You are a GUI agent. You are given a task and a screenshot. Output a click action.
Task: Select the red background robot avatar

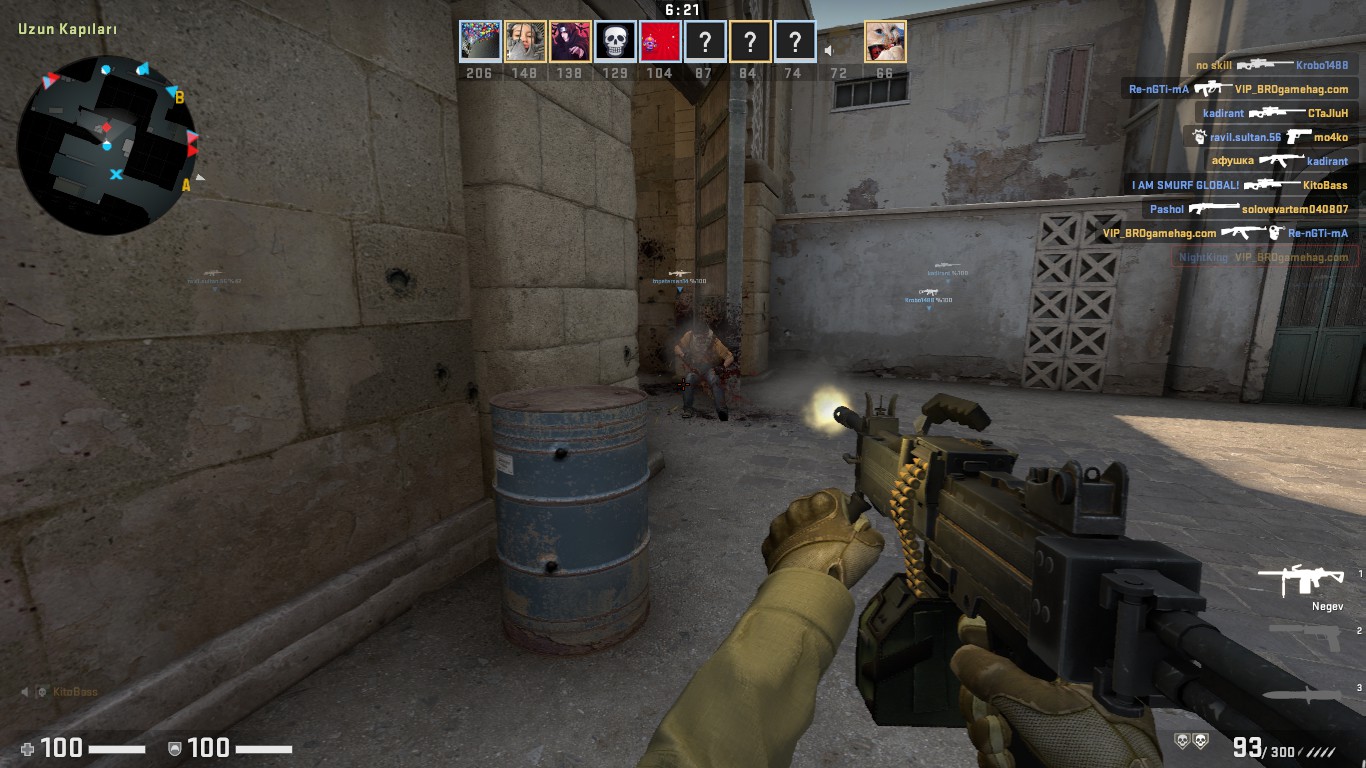point(660,42)
